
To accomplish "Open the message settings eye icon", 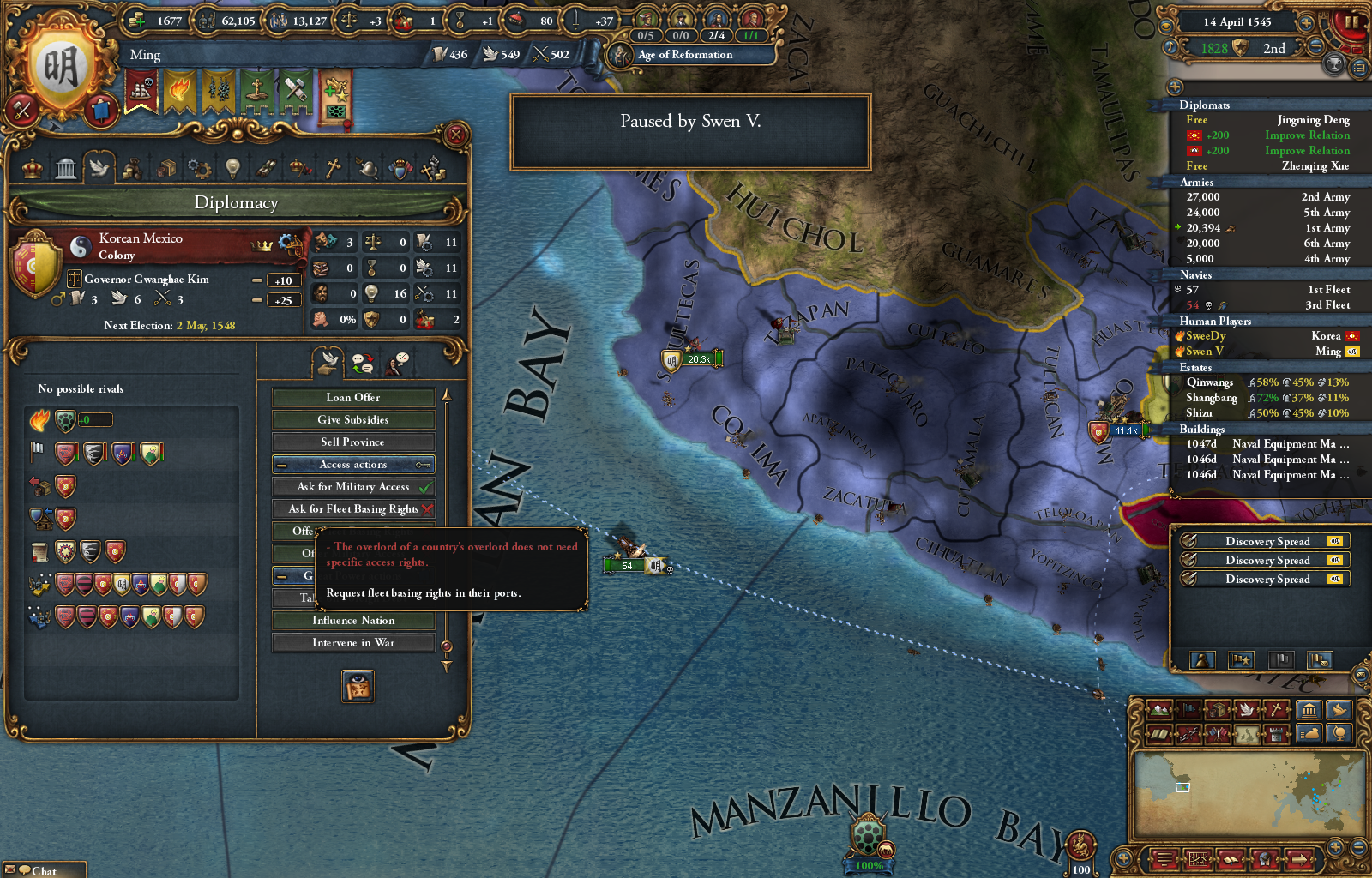I will (1166, 26).
